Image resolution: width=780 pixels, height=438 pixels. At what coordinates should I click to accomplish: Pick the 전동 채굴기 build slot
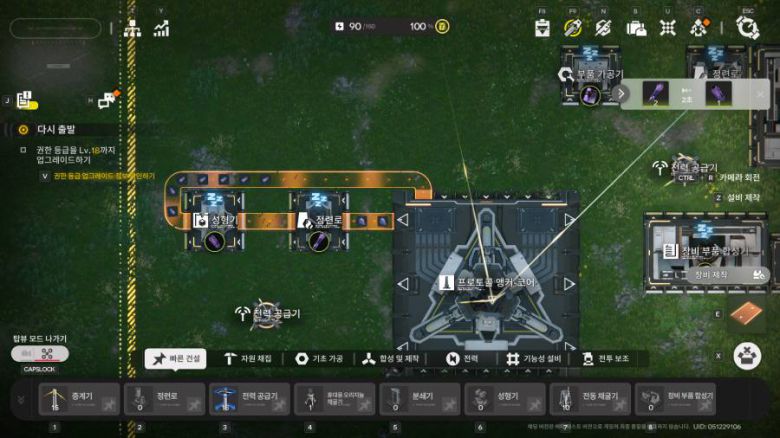[590, 399]
